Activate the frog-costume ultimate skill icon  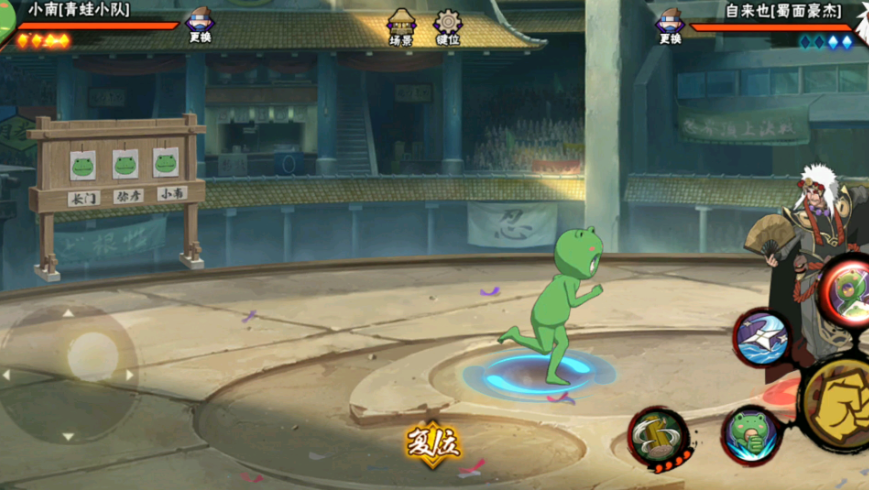coord(846,291)
